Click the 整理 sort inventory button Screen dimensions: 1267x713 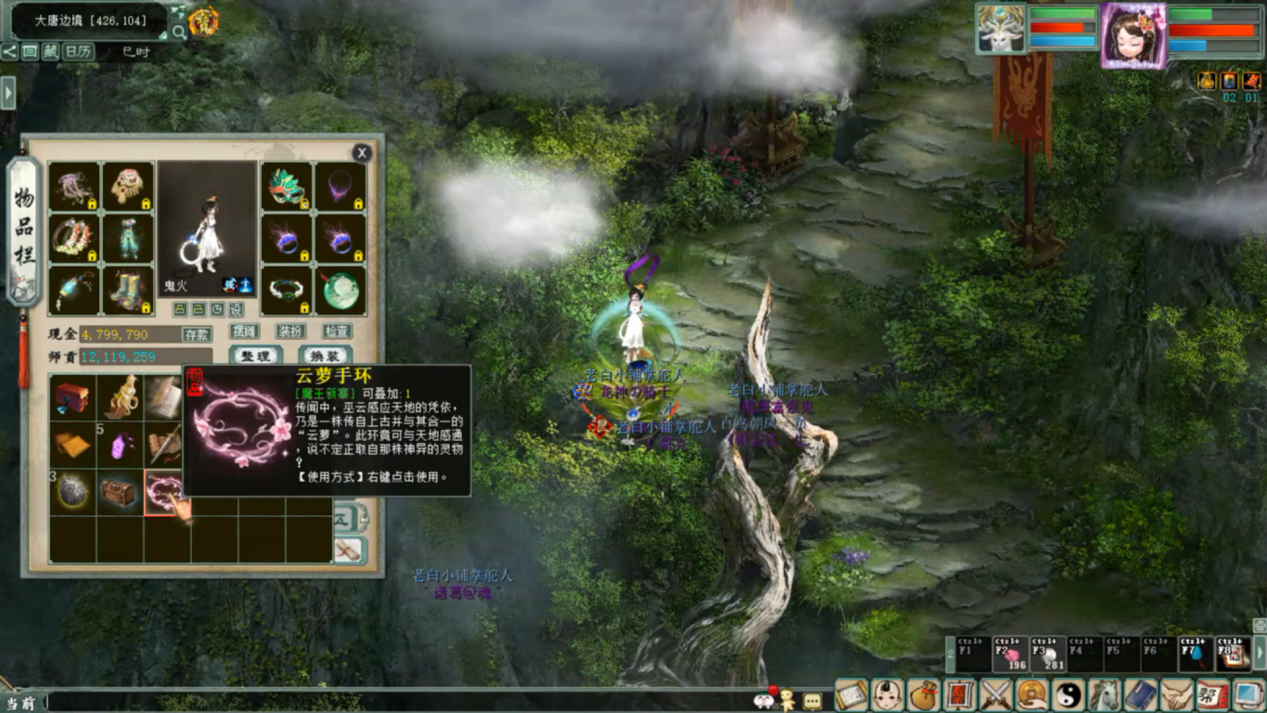click(x=255, y=356)
